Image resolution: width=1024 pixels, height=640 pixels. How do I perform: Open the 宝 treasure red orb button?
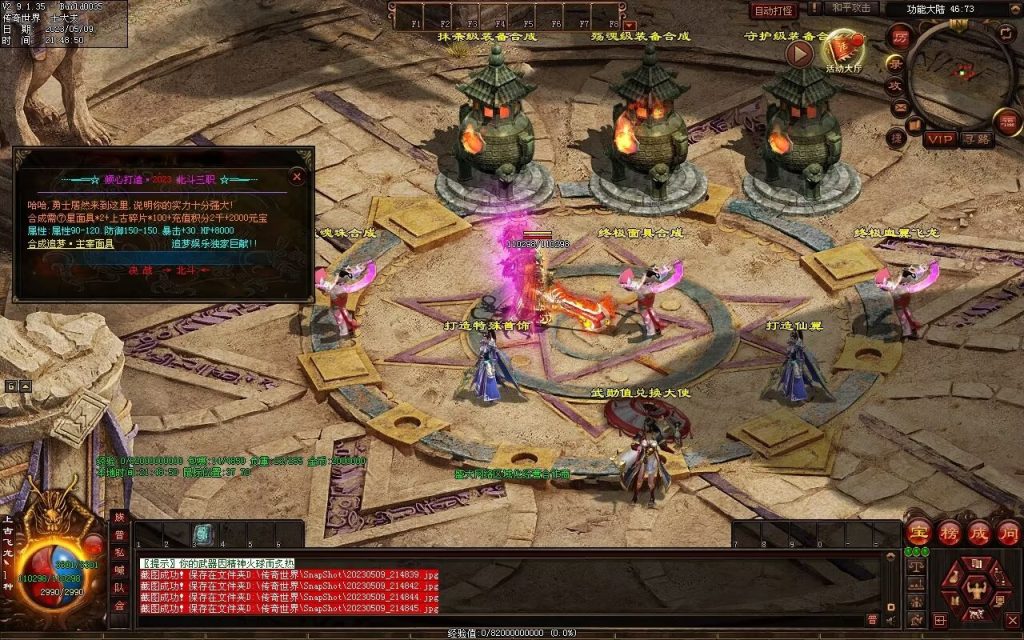919,532
